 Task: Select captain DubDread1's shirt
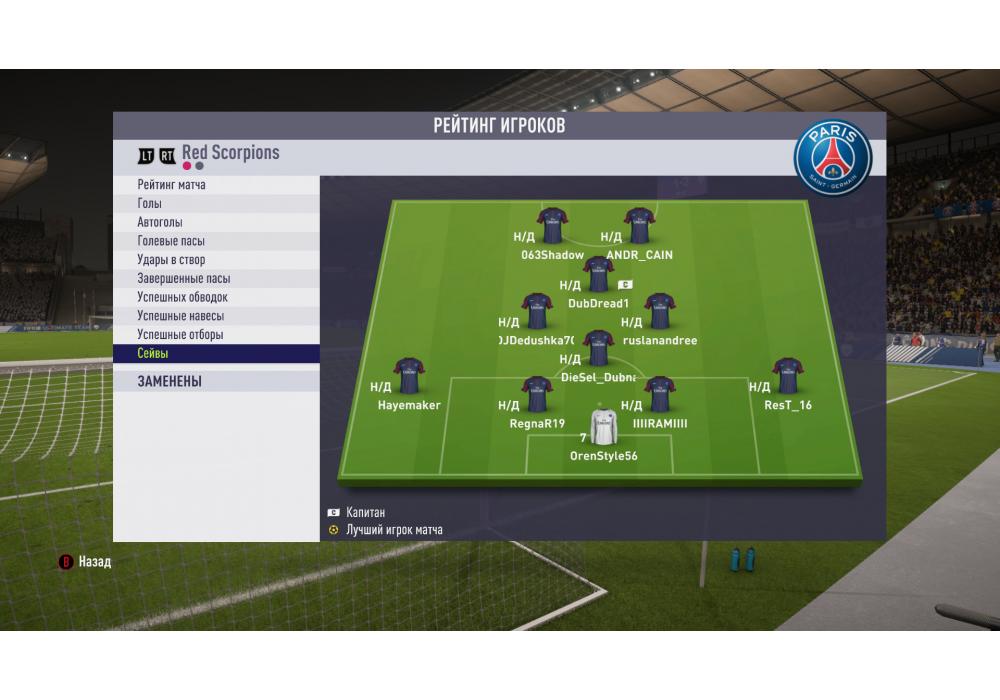(x=598, y=274)
